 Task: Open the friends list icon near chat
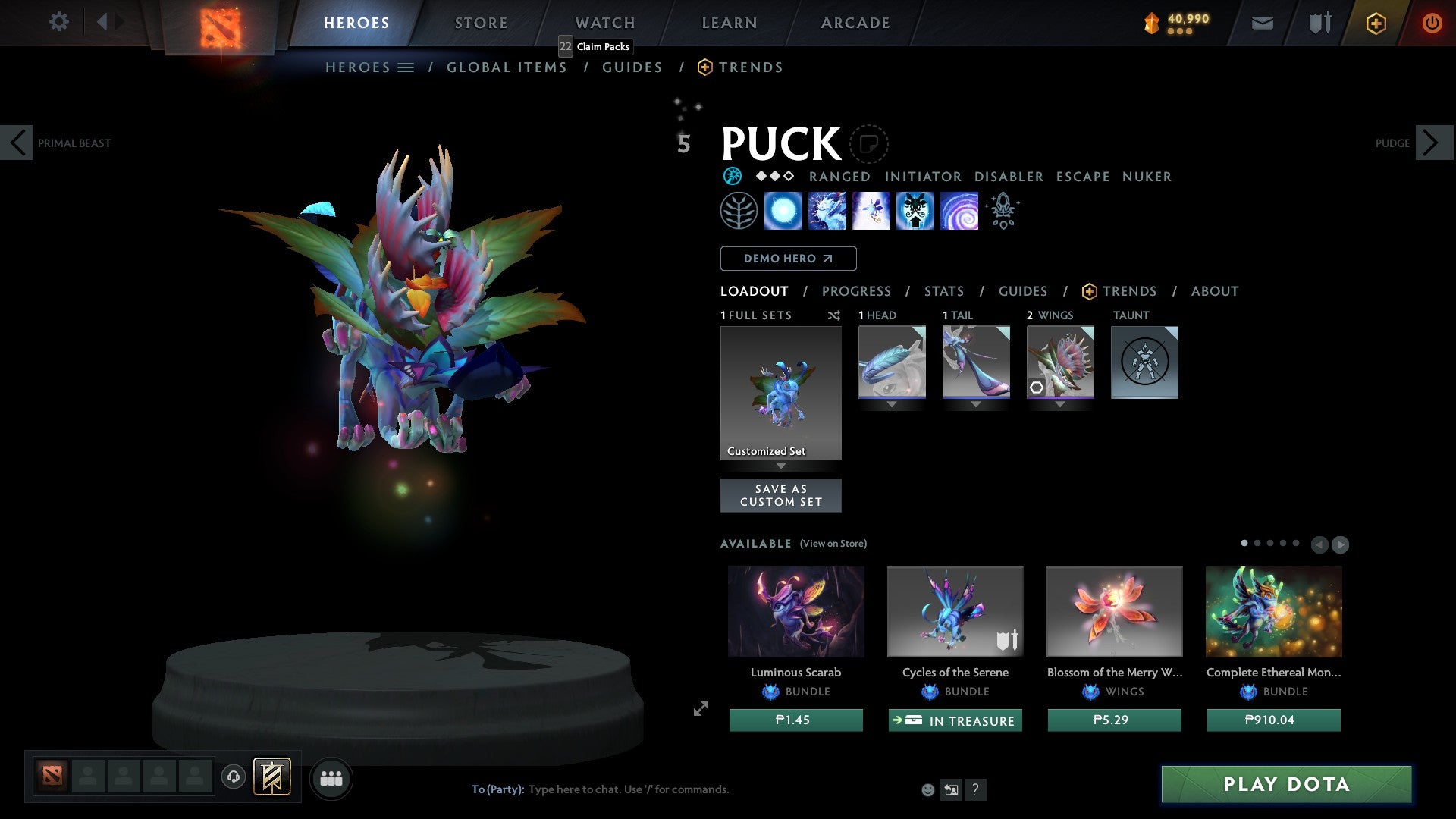click(331, 778)
